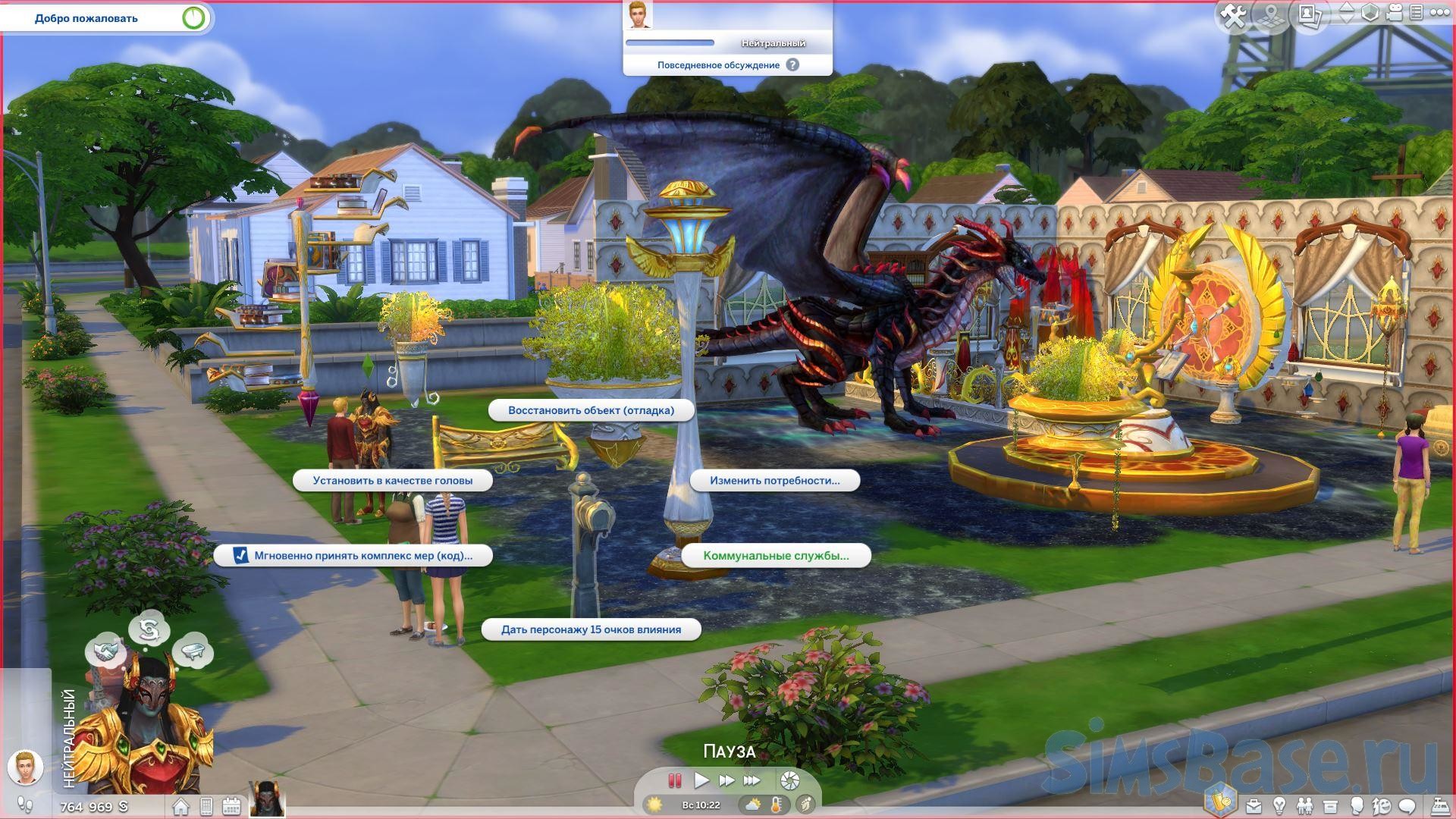The height and width of the screenshot is (819, 1456).
Task: Select 'Мгновенно принять комплекс мер (код)...' option
Action: [353, 555]
